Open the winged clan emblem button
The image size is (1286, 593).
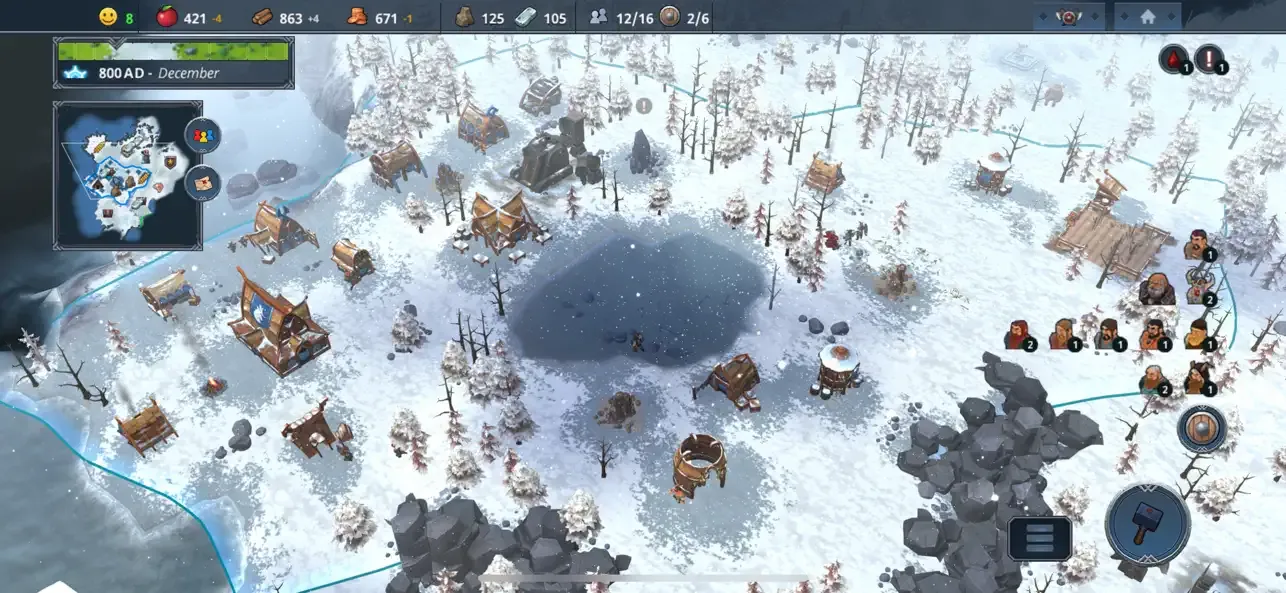(1069, 17)
